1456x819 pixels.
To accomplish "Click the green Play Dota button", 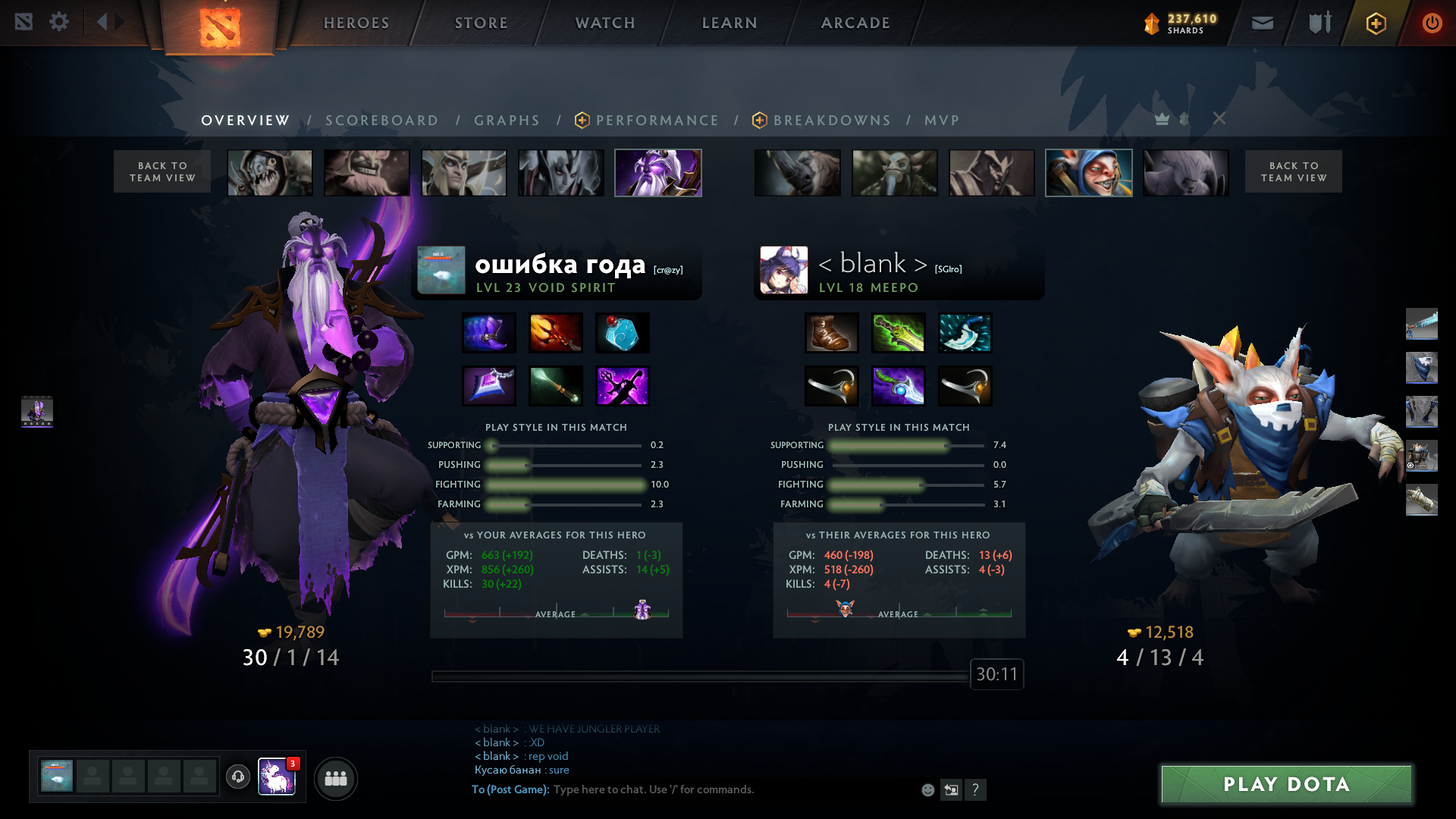I will (1286, 784).
